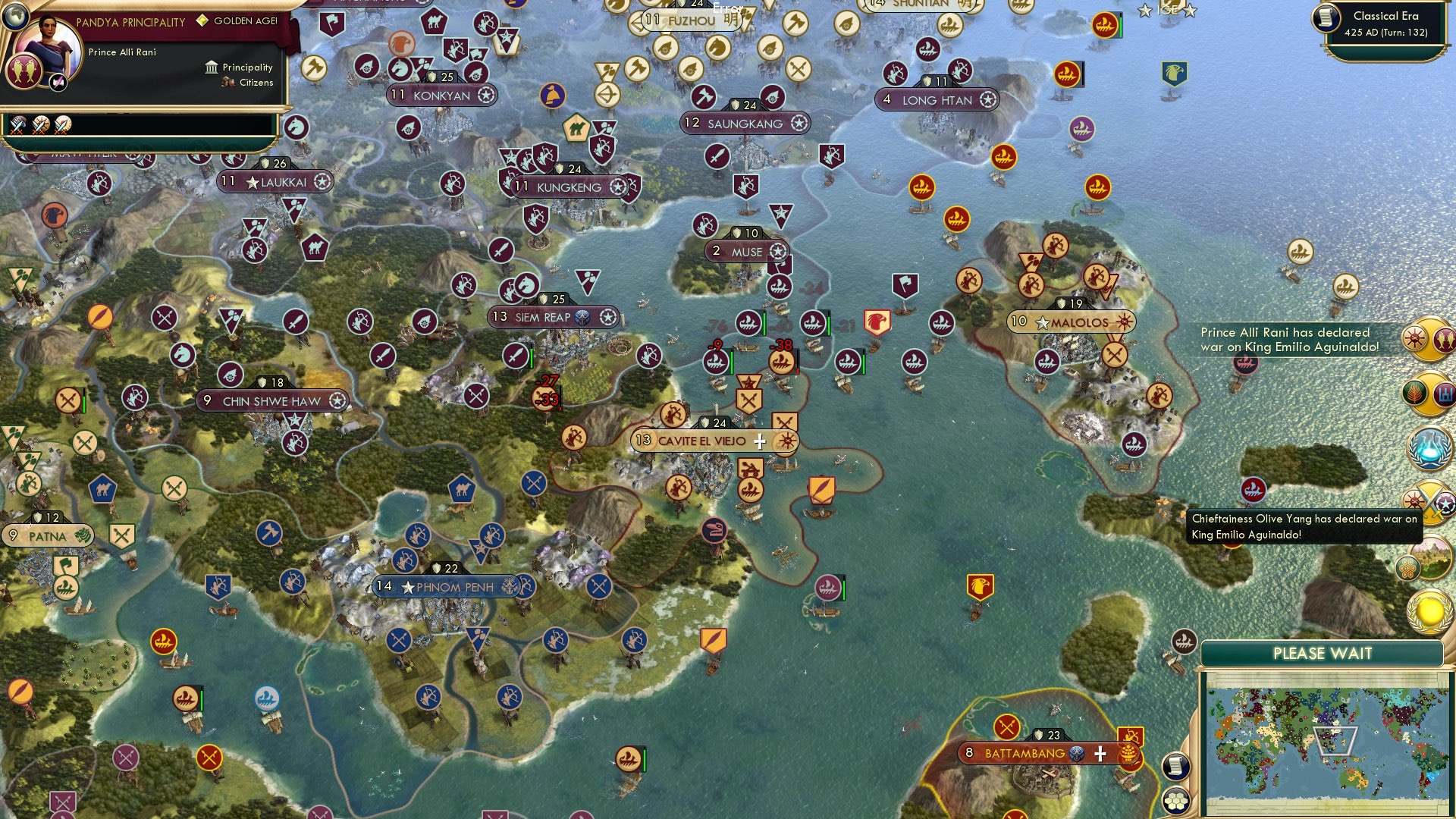Expand the Cavite El Viejo banner via its plus sign
Screen dimensions: 1456x819
759,440
